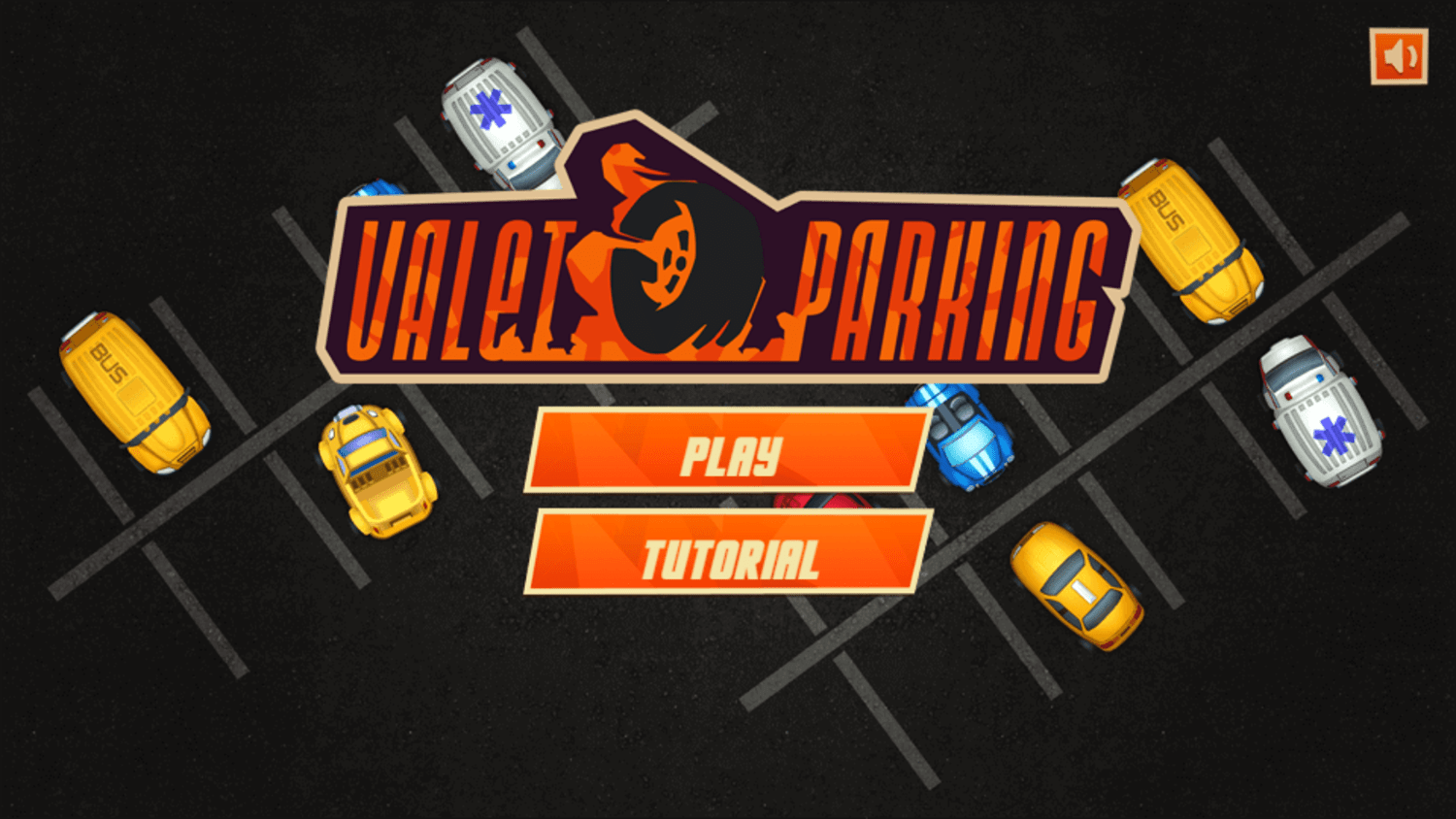1456x819 pixels.
Task: Mute the game sound via speaker icon
Action: point(1399,55)
